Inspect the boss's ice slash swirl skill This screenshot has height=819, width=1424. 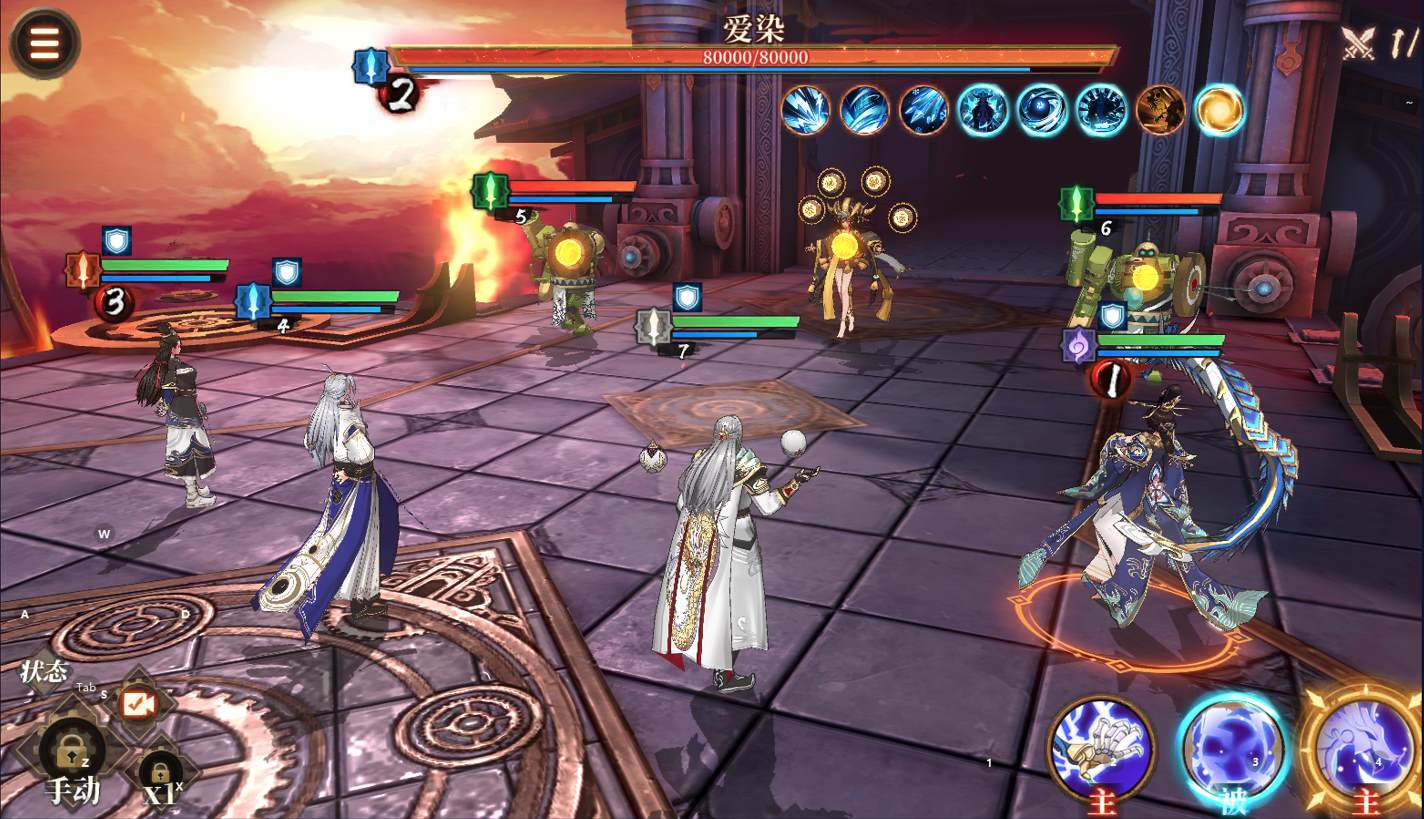click(865, 110)
